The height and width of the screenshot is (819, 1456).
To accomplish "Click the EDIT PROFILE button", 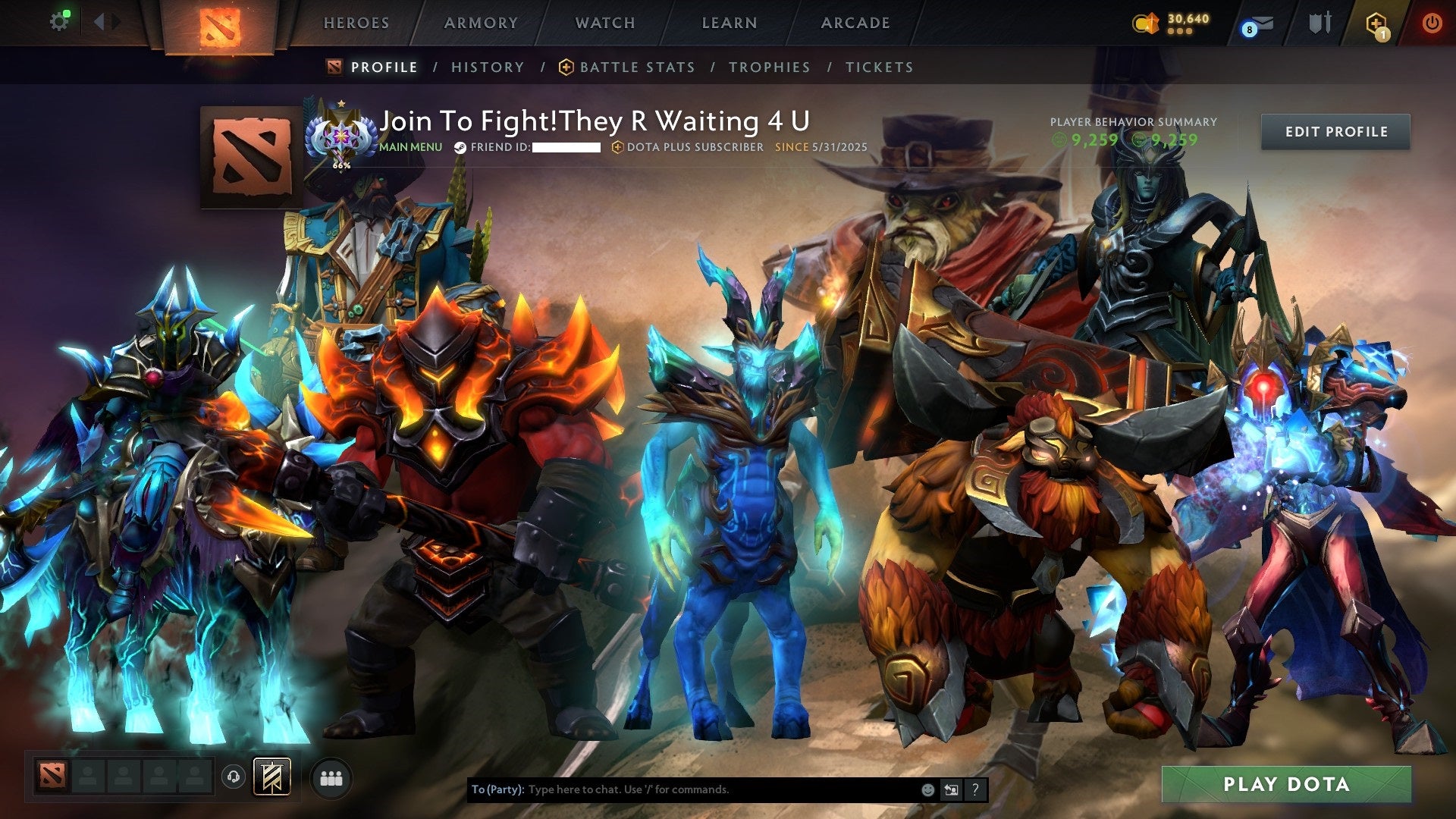I will click(1335, 131).
